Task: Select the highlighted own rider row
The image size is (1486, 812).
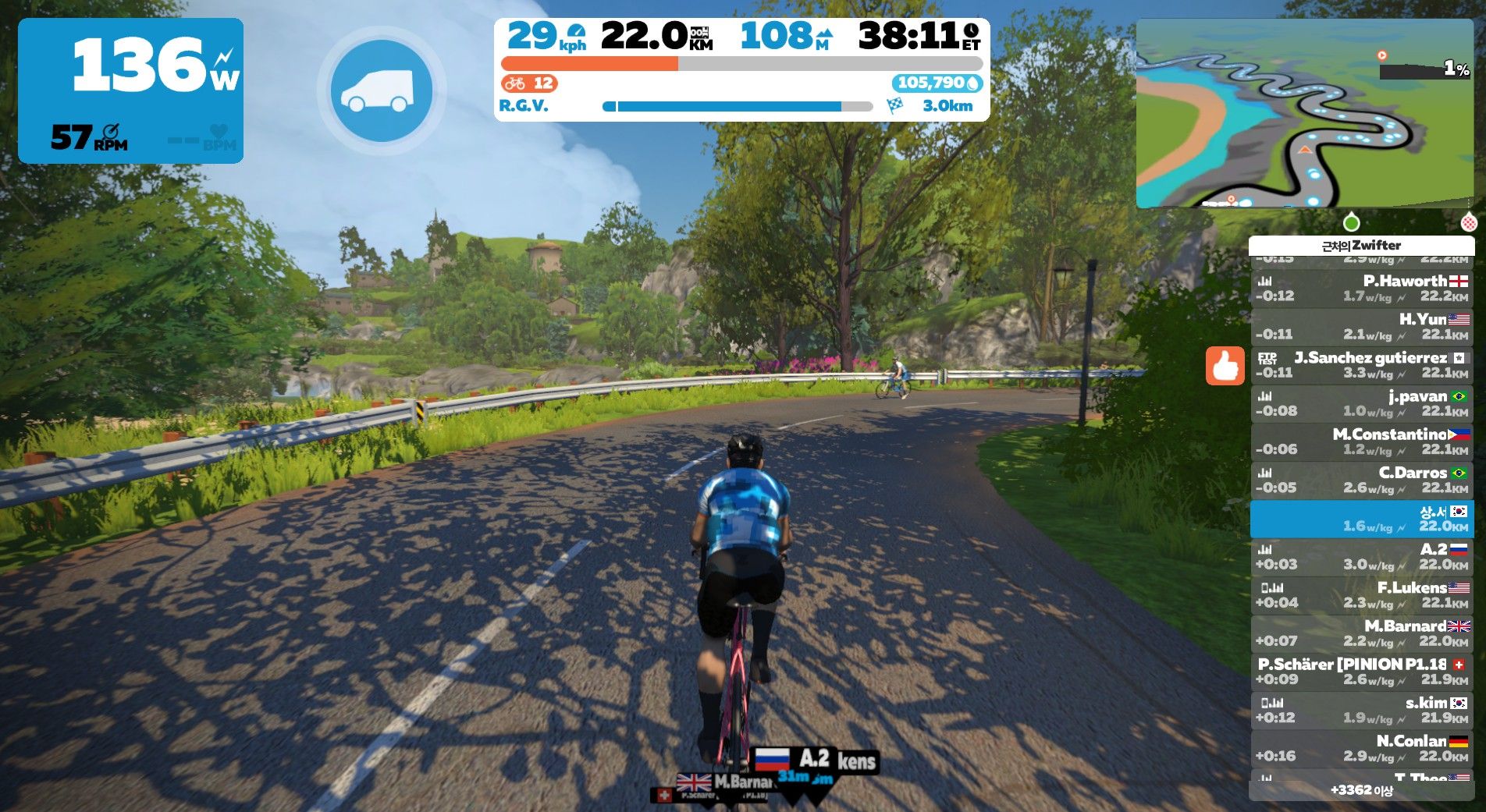Action: point(1361,519)
